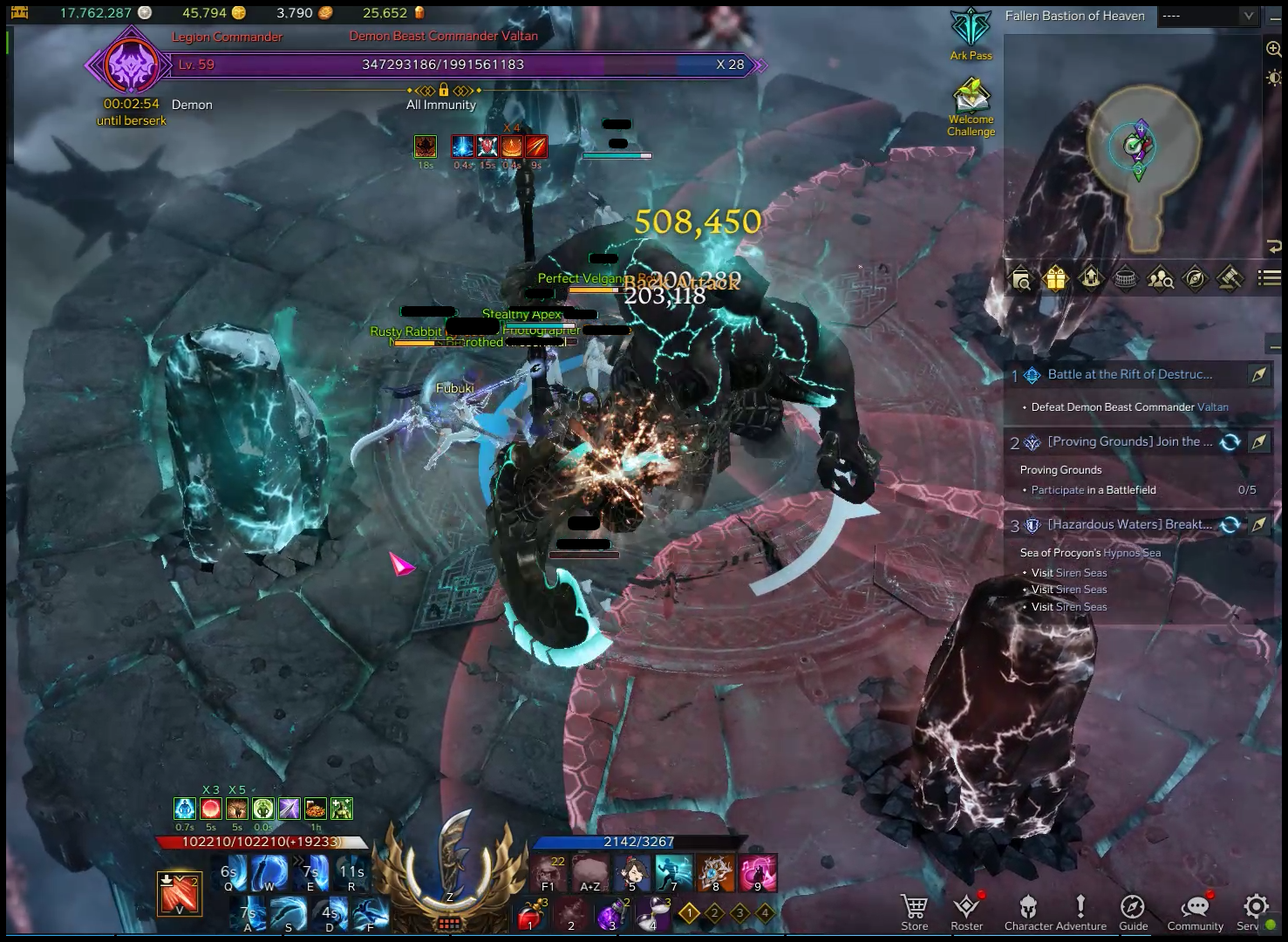Open the gold gift box icon

(1055, 278)
